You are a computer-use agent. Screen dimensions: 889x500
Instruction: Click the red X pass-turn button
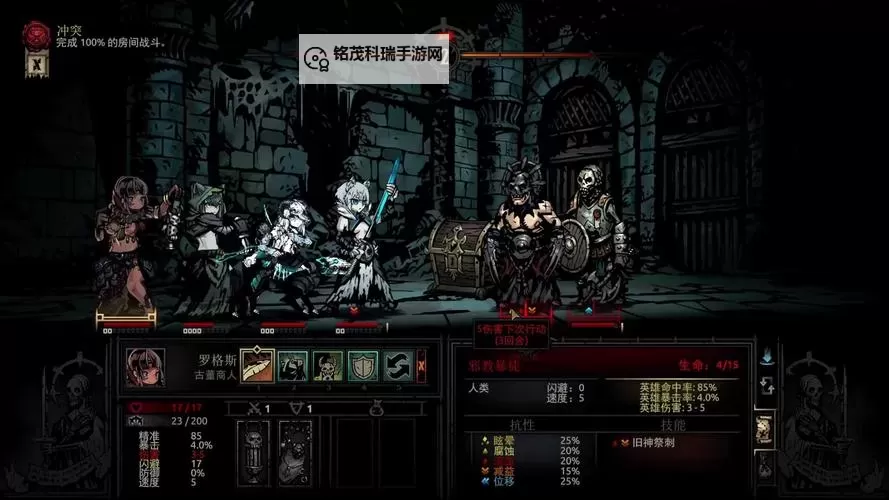pyautogui.click(x=422, y=365)
